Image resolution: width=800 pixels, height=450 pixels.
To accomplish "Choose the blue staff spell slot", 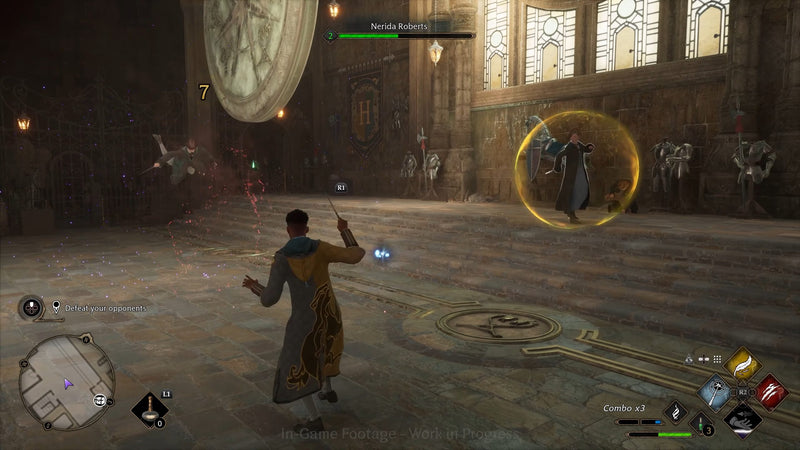I will pyautogui.click(x=715, y=391).
